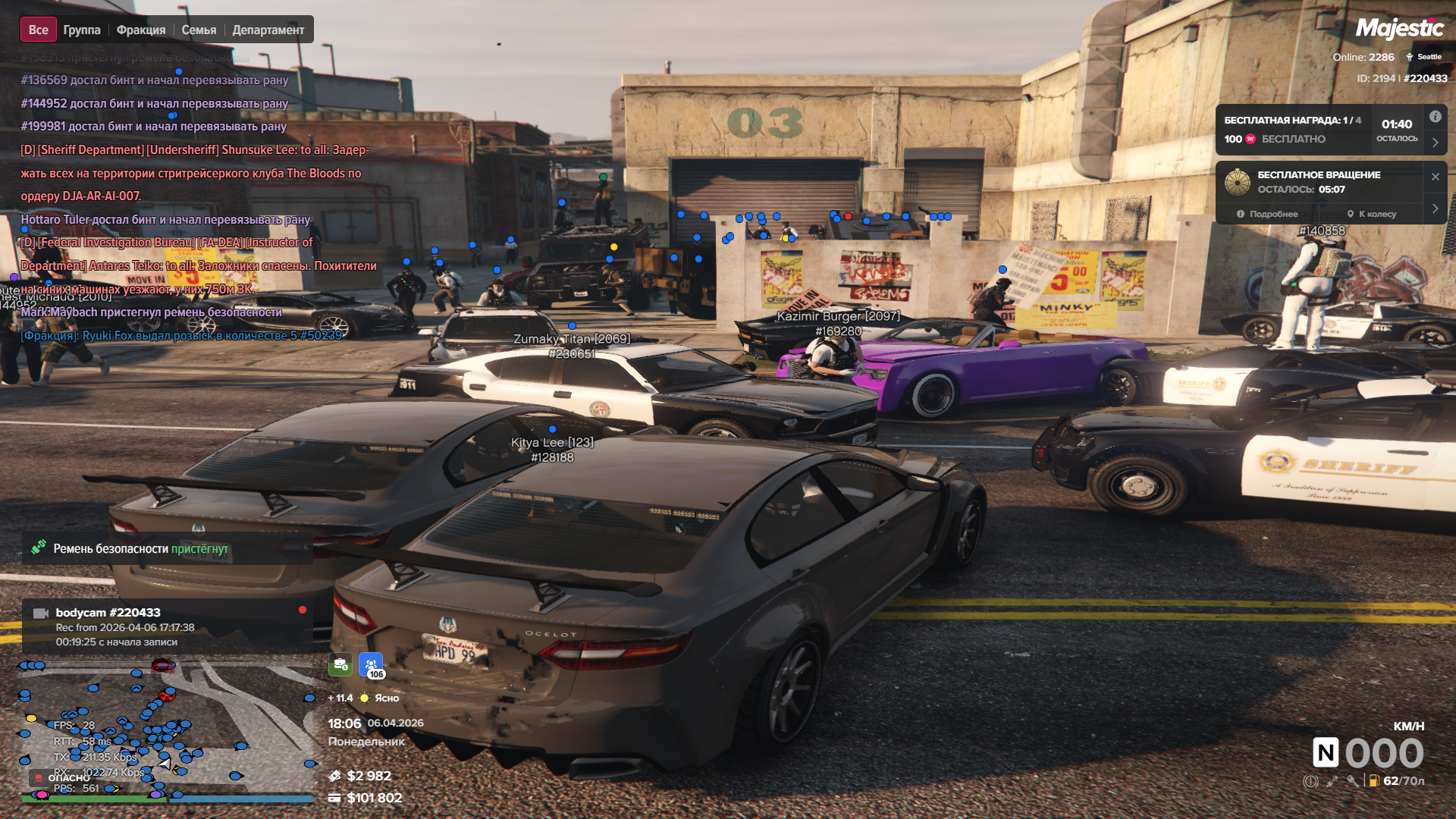The height and width of the screenshot is (819, 1456).
Task: Show the Семья chat tab
Action: [x=199, y=30]
